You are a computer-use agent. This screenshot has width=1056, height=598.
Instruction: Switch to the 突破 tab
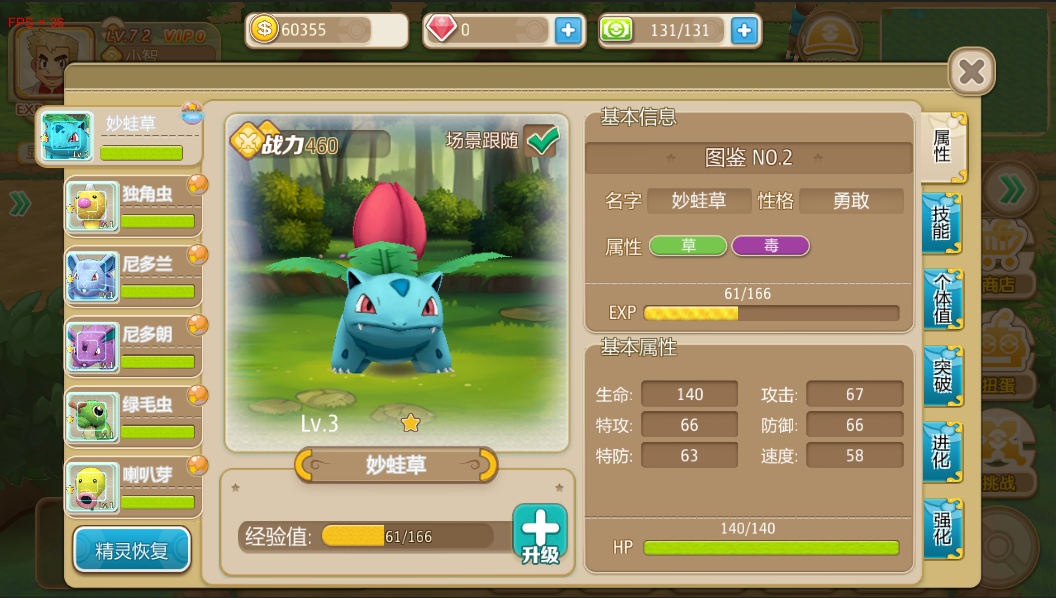point(942,376)
